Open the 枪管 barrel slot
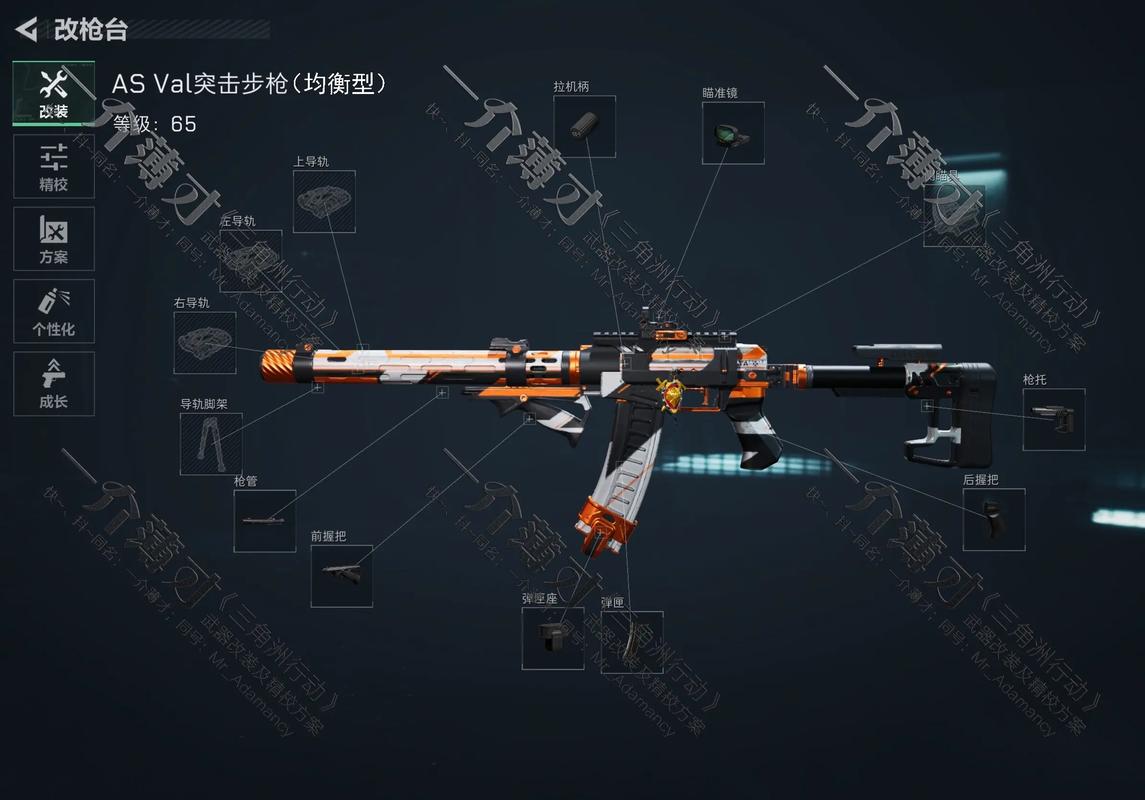 265,521
